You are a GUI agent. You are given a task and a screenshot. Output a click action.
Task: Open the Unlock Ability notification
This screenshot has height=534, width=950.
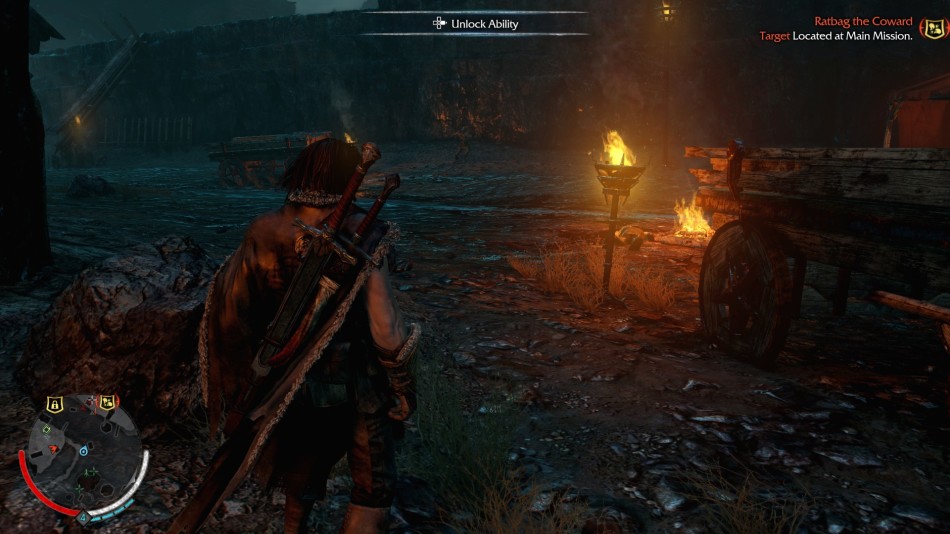475,23
